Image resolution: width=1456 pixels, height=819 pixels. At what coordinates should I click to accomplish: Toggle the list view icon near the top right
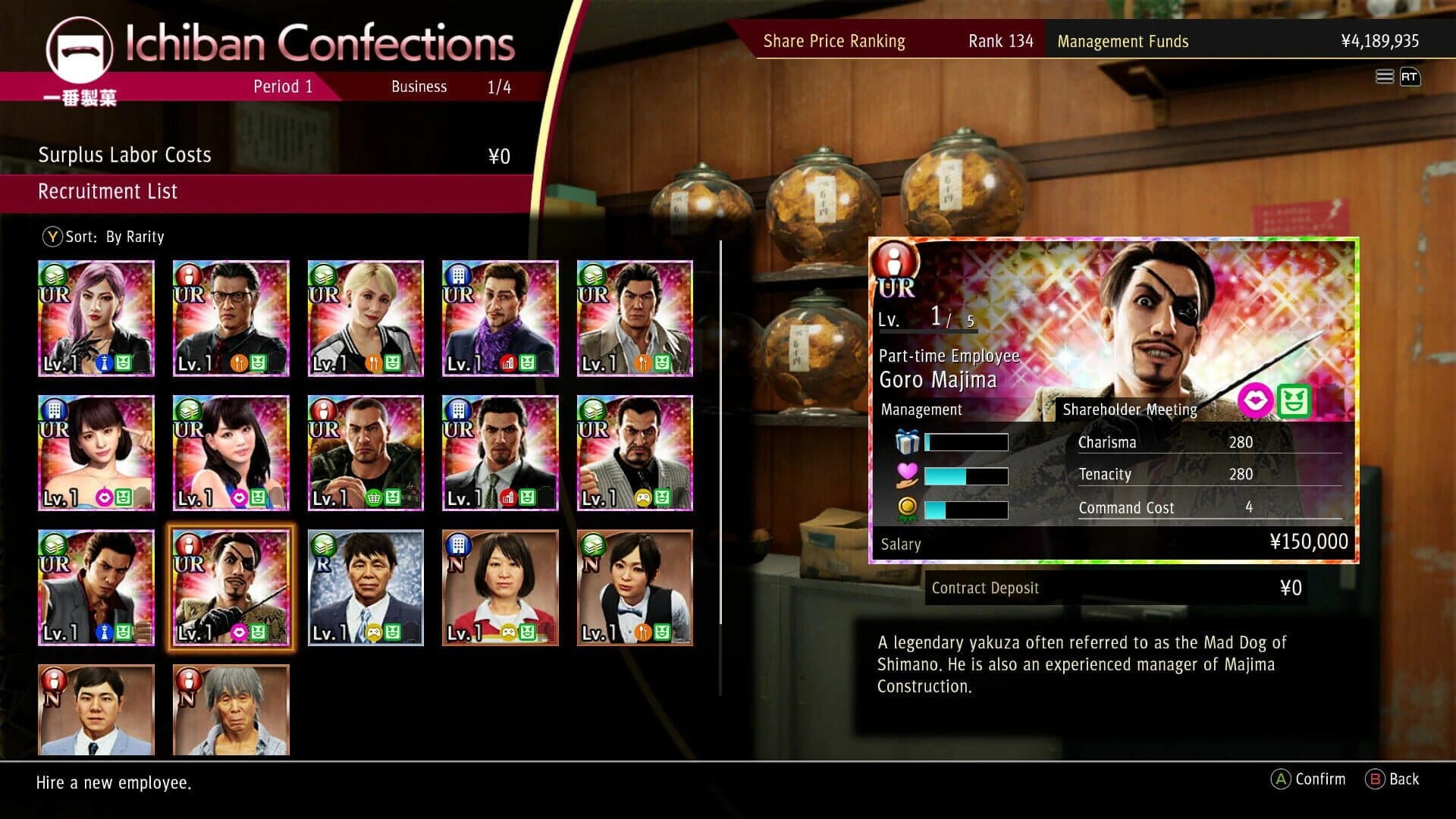point(1385,77)
